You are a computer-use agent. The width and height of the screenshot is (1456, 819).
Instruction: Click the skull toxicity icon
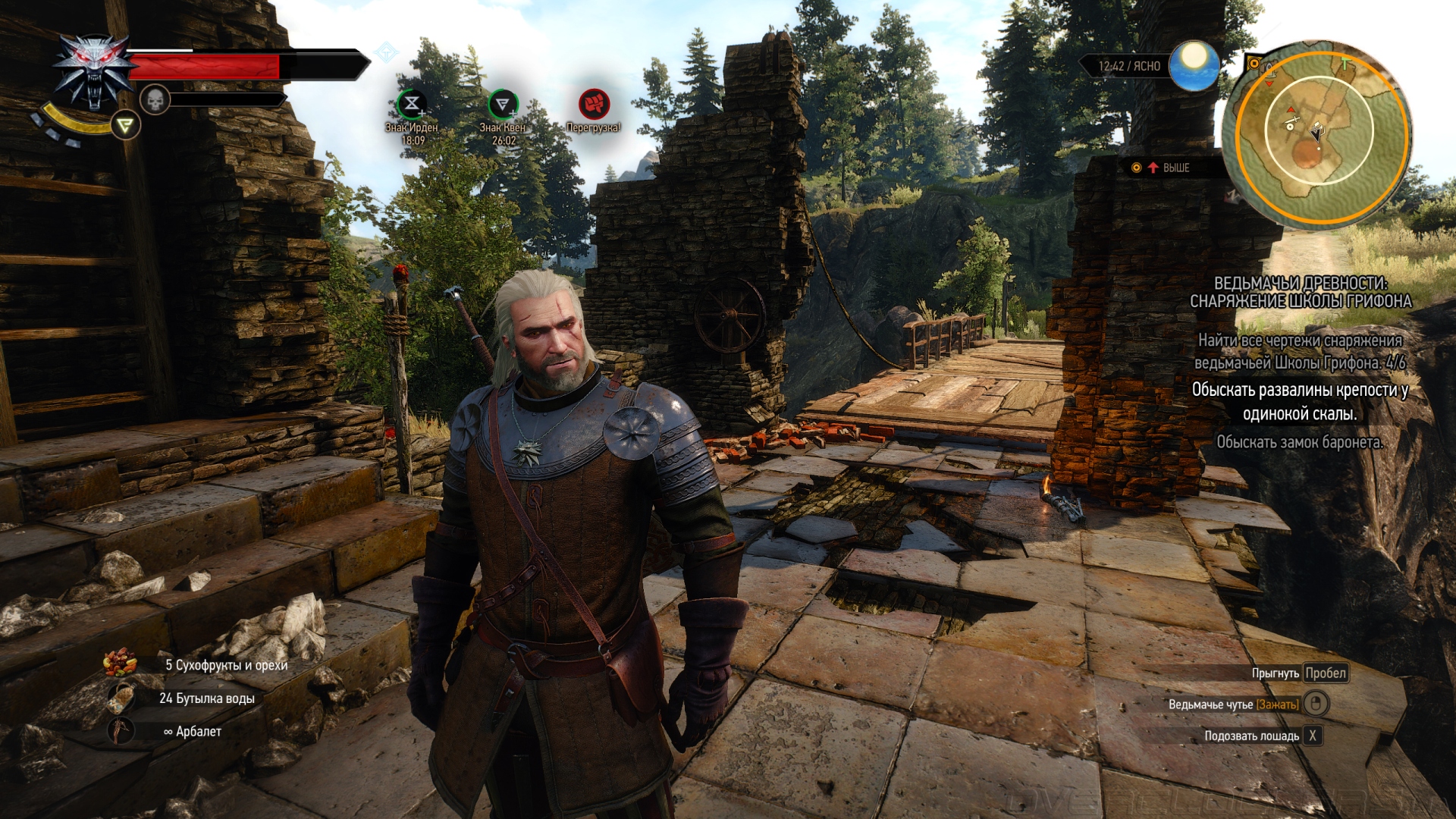155,99
